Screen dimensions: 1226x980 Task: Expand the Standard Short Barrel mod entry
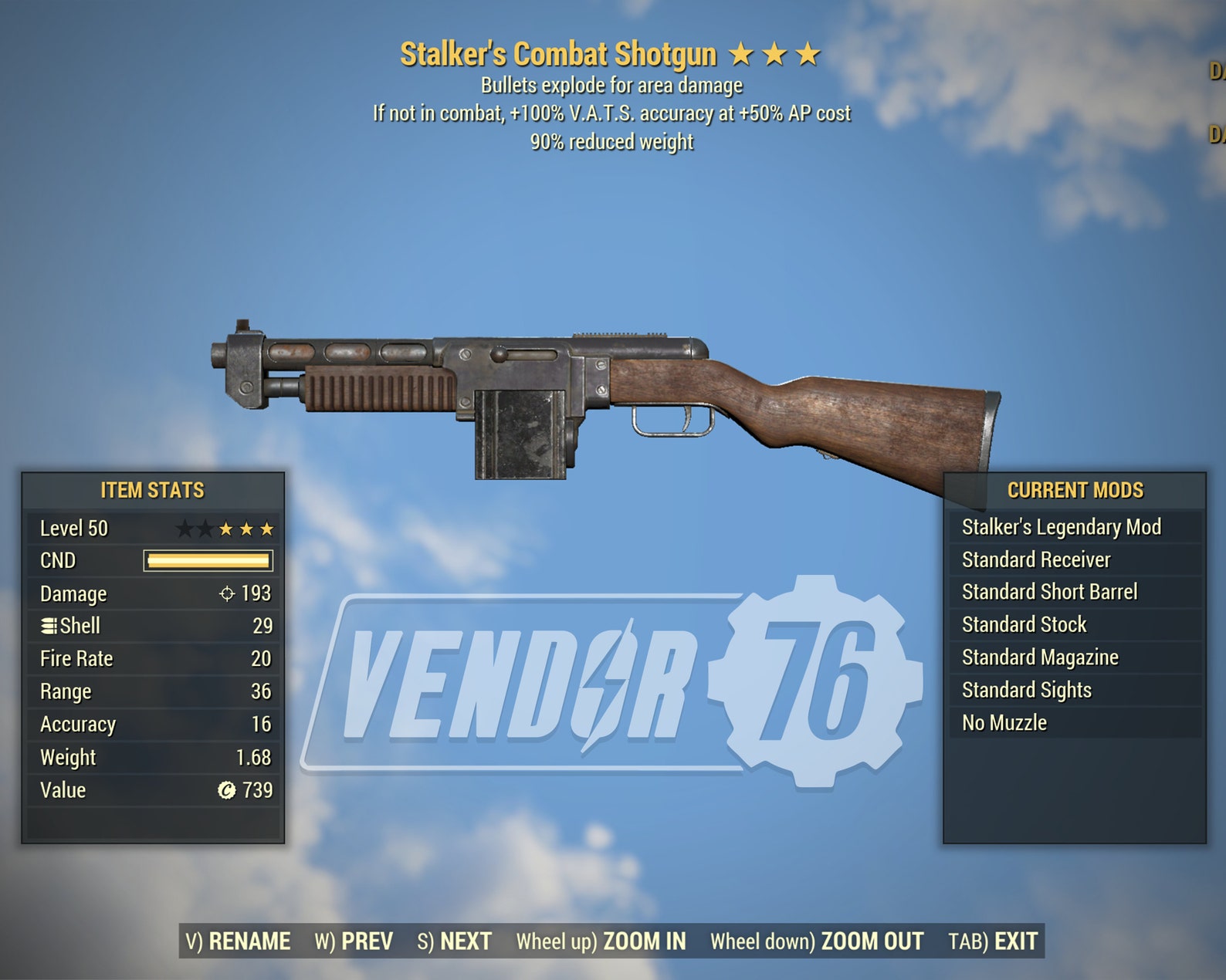coord(1050,592)
